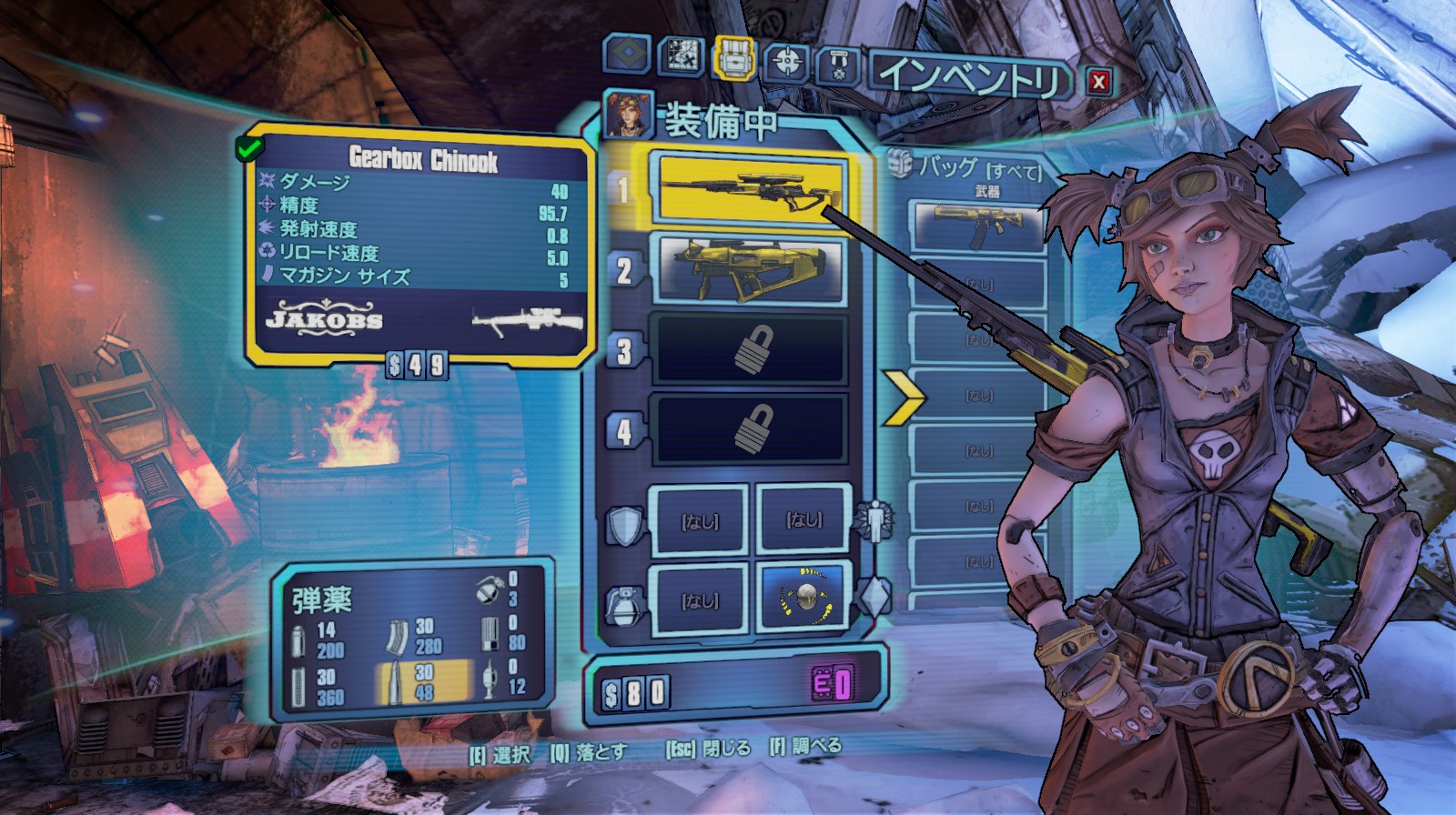1456x815 pixels.
Task: Click locked weapon slot 4
Action: click(750, 429)
